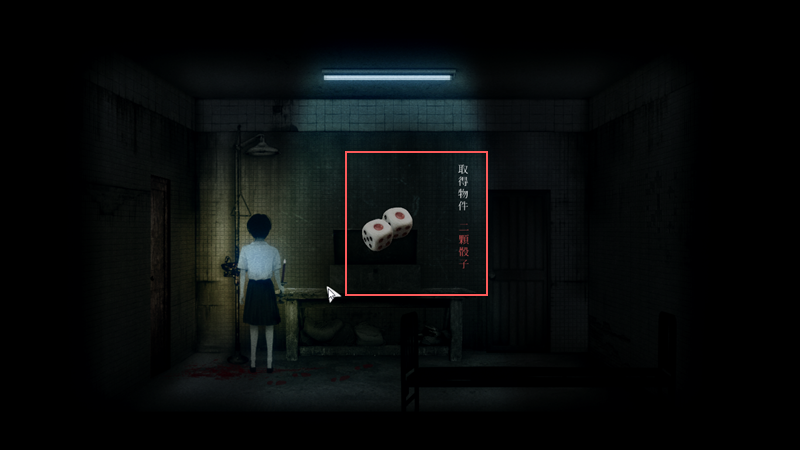The image size is (800, 450).
Task: Dismiss the acquired dice item popup
Action: click(416, 223)
